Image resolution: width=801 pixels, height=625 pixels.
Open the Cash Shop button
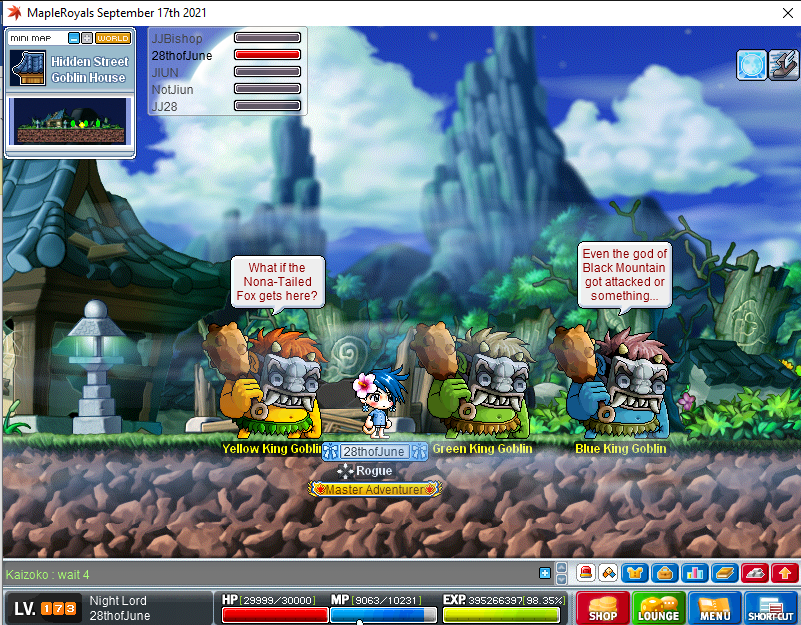pos(602,608)
